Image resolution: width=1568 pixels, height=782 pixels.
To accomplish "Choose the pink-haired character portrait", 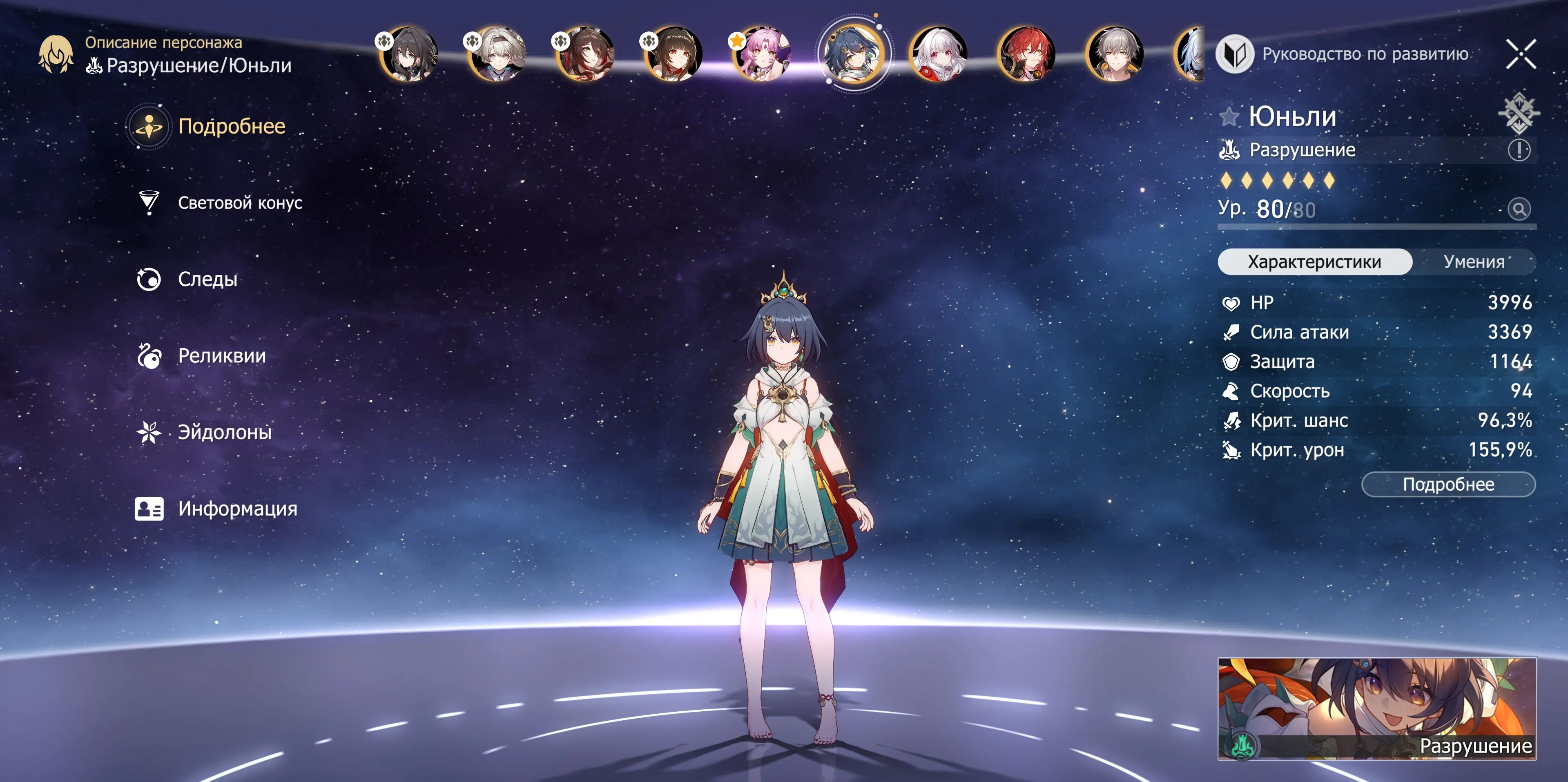I will coord(762,54).
